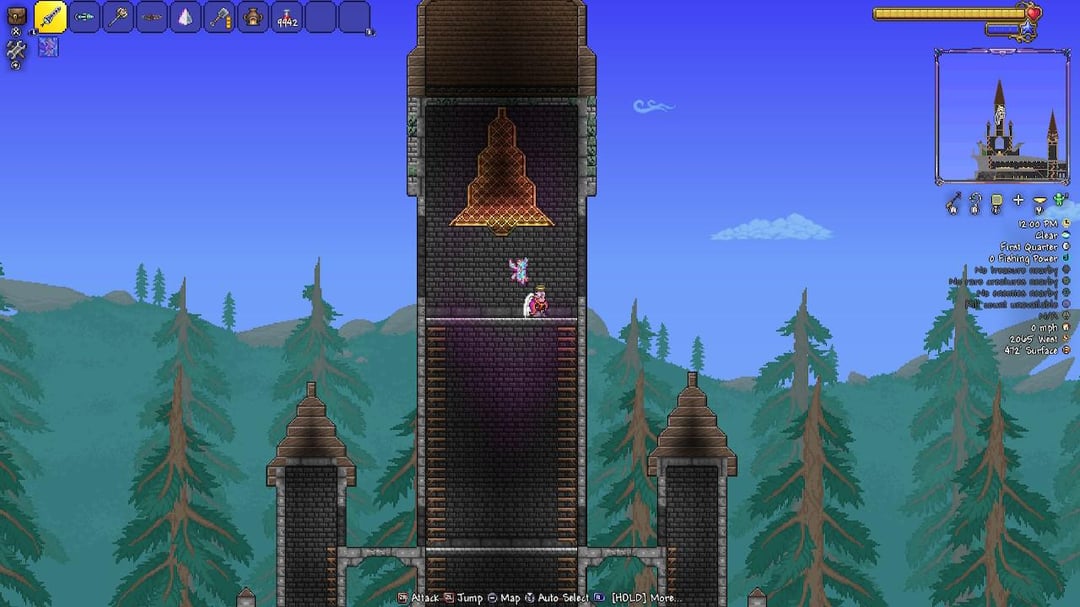Select the brown furnace pot hotbar slot
Image resolution: width=1080 pixels, height=607 pixels.
[253, 17]
